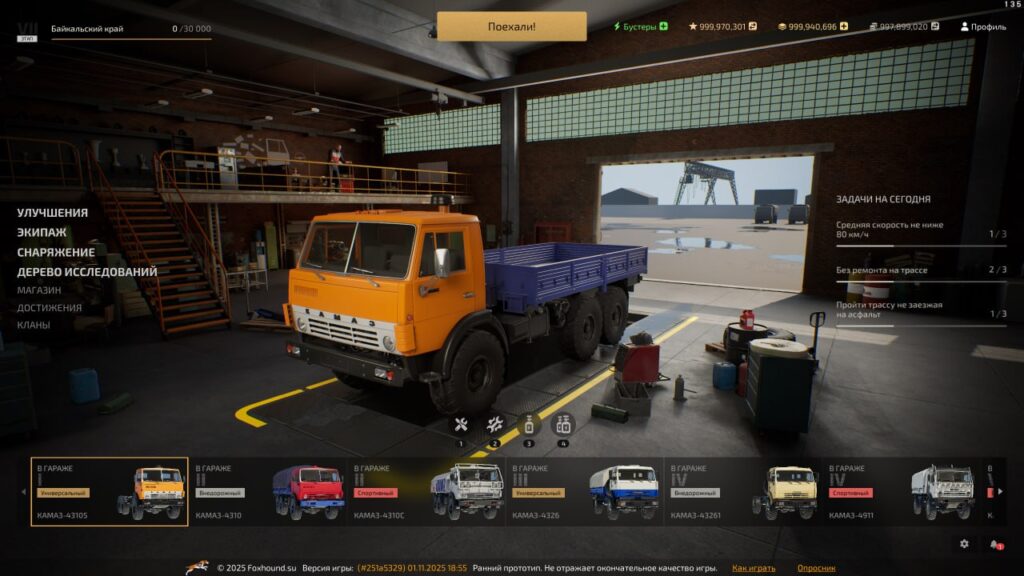Viewport: 1024px width, 576px height.
Task: Check notifications via the bell icon
Action: pyautogui.click(x=995, y=544)
